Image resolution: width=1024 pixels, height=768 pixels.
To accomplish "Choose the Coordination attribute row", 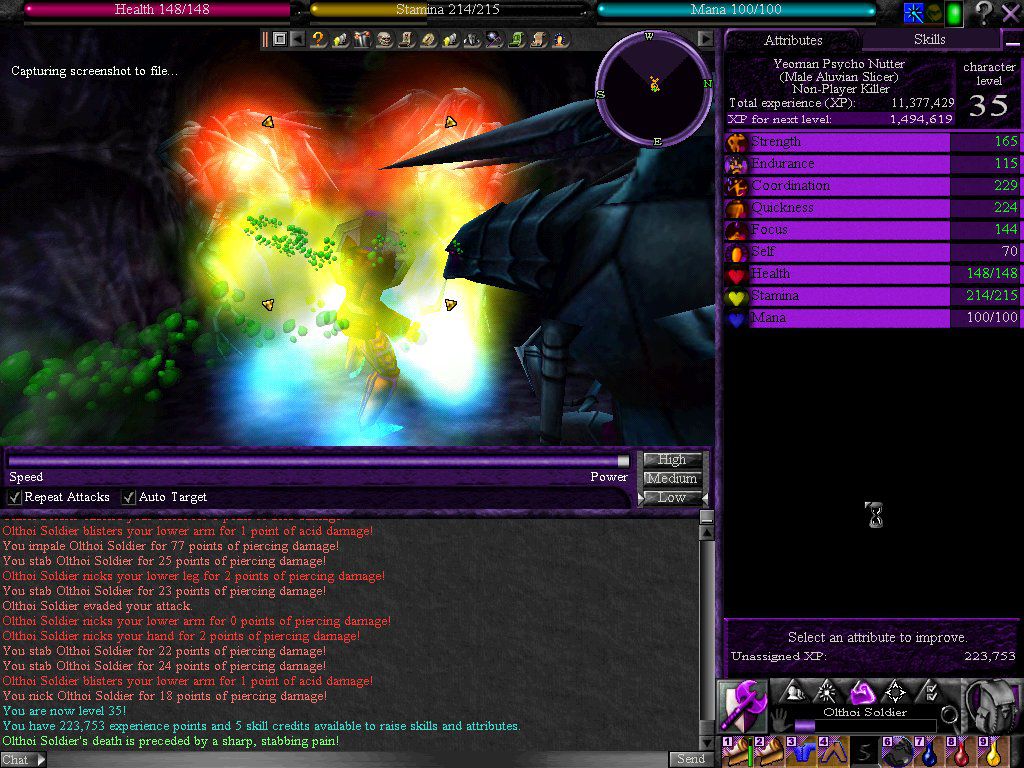I will point(838,186).
